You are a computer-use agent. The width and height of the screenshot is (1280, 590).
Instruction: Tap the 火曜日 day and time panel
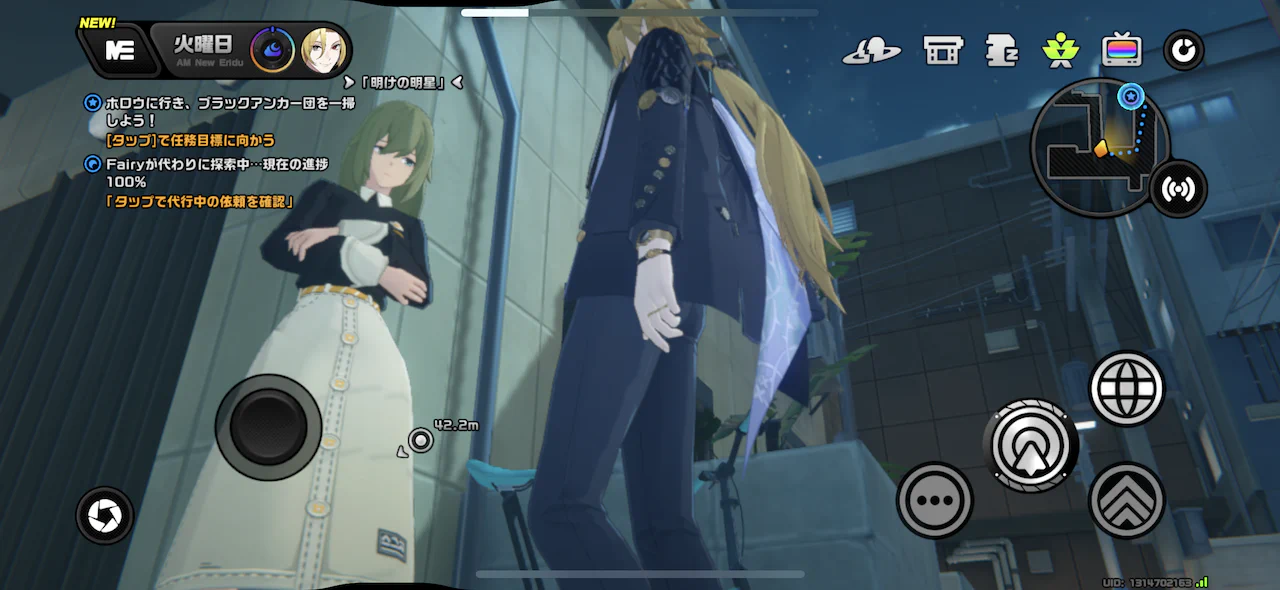coord(202,49)
